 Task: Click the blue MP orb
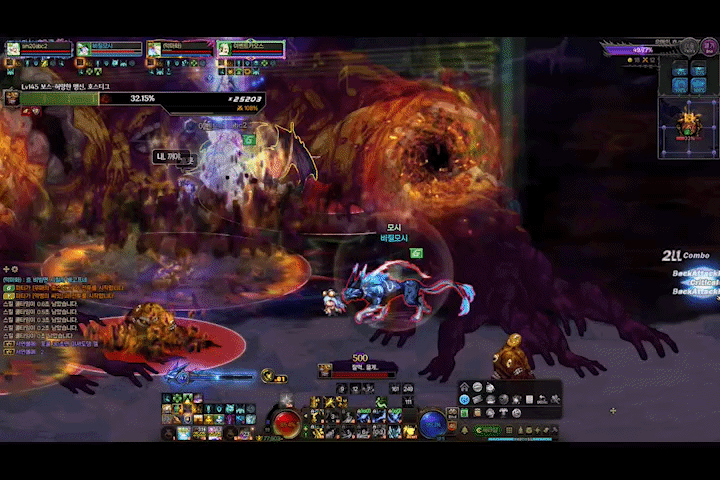pyautogui.click(x=432, y=423)
